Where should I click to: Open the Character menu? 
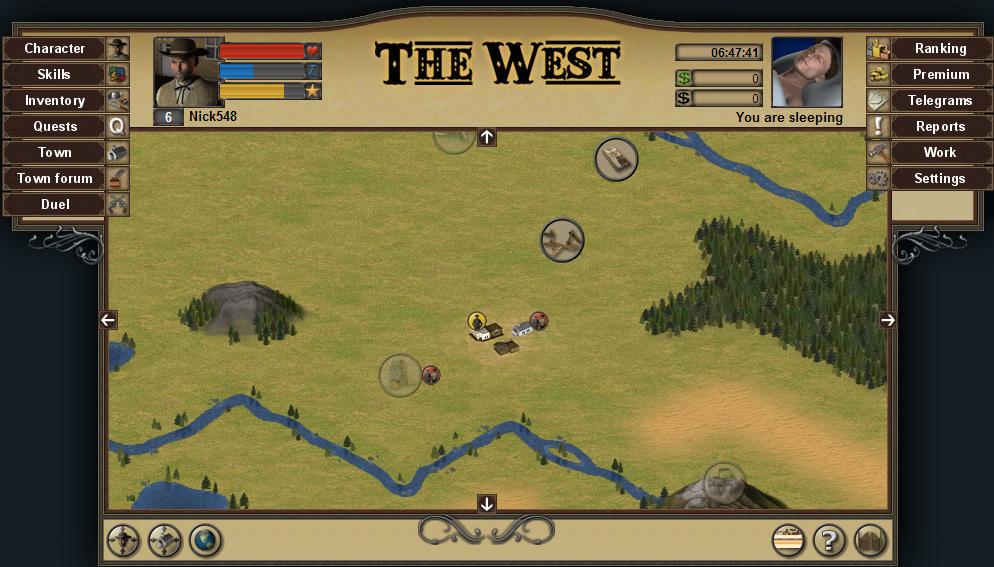(x=55, y=48)
